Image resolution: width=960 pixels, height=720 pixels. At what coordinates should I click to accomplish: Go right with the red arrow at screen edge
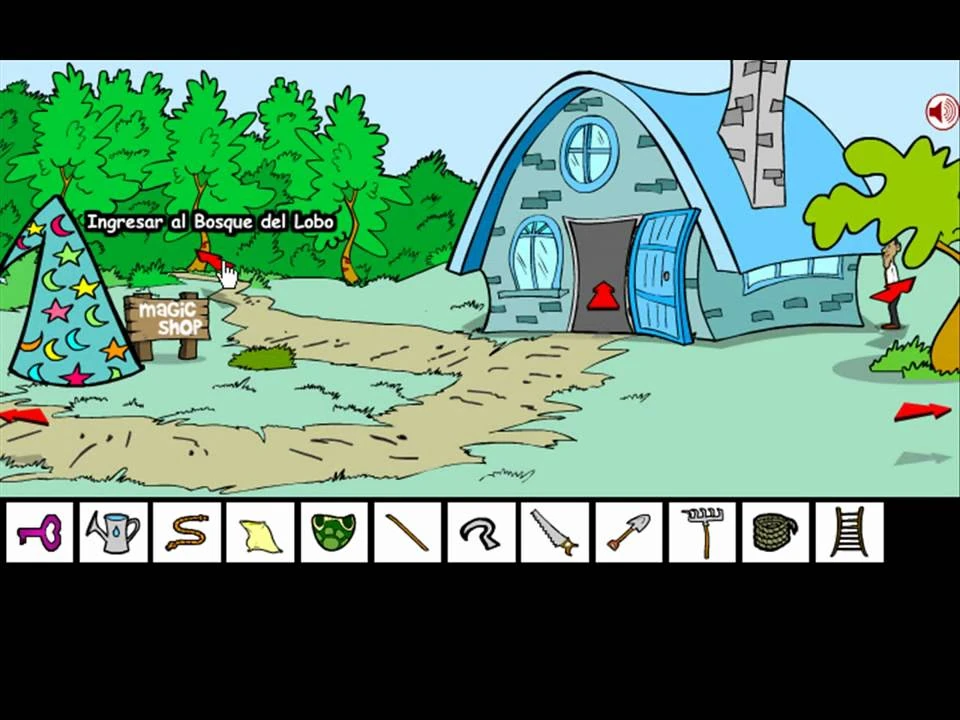921,410
